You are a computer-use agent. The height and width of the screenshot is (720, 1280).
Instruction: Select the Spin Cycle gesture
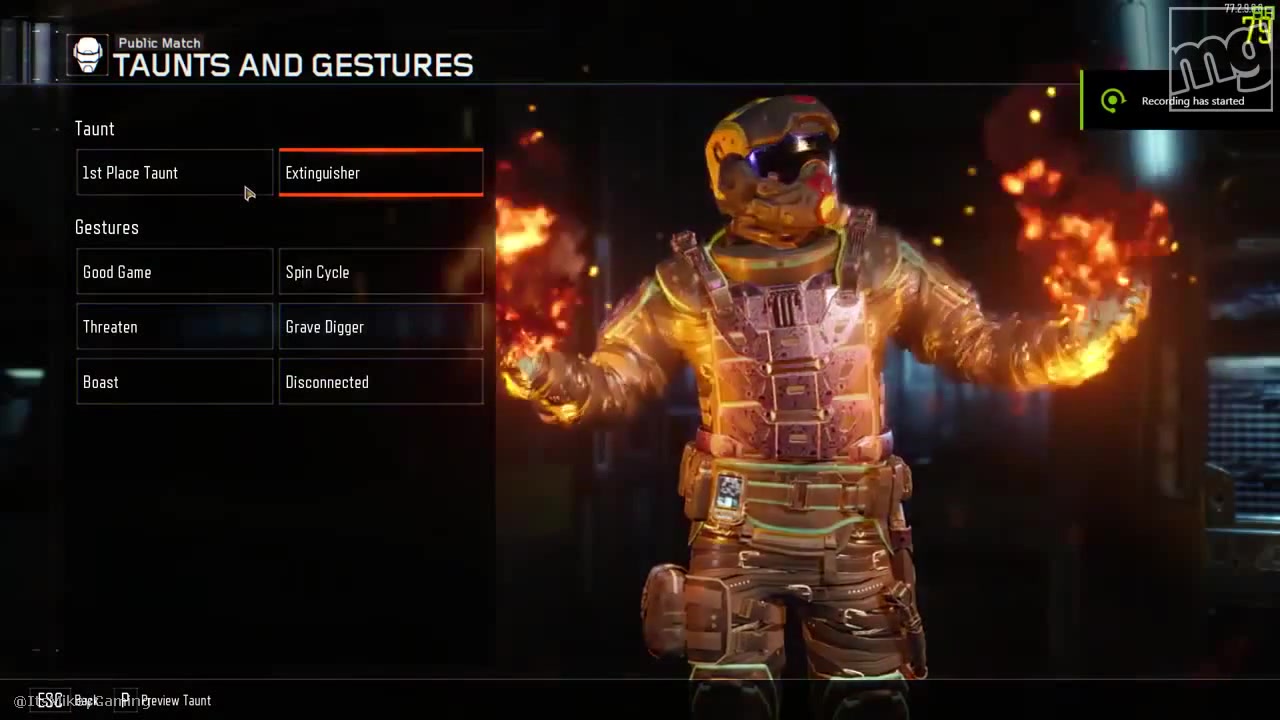(x=380, y=272)
